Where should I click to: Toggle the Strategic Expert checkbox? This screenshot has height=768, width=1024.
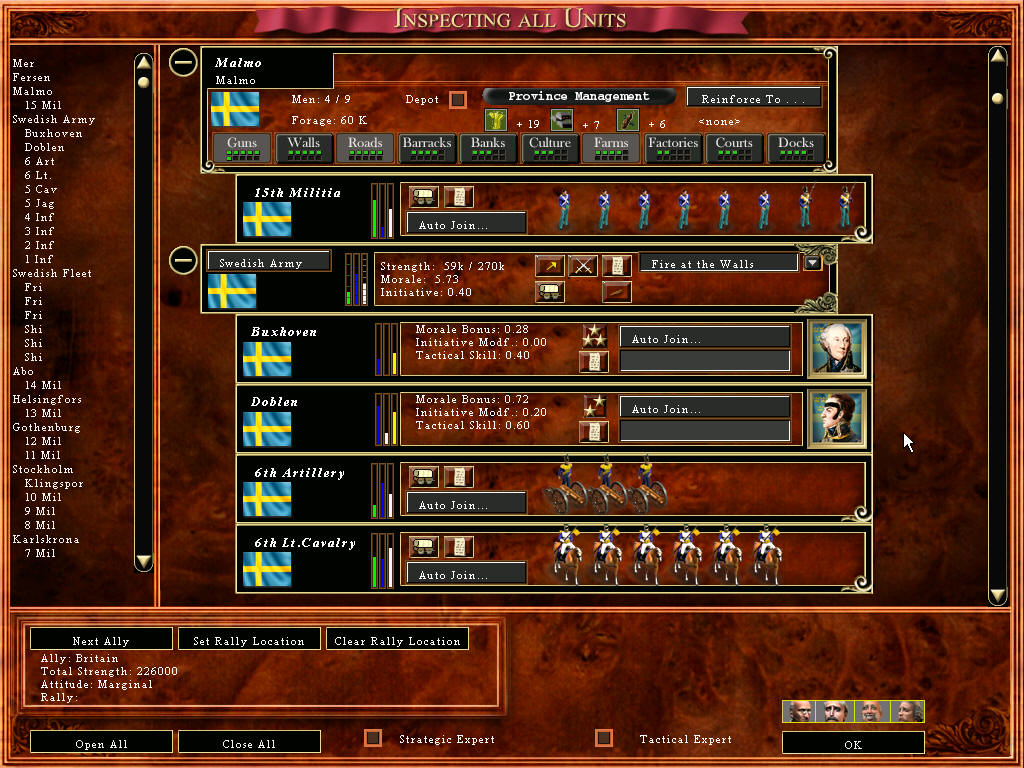click(373, 738)
